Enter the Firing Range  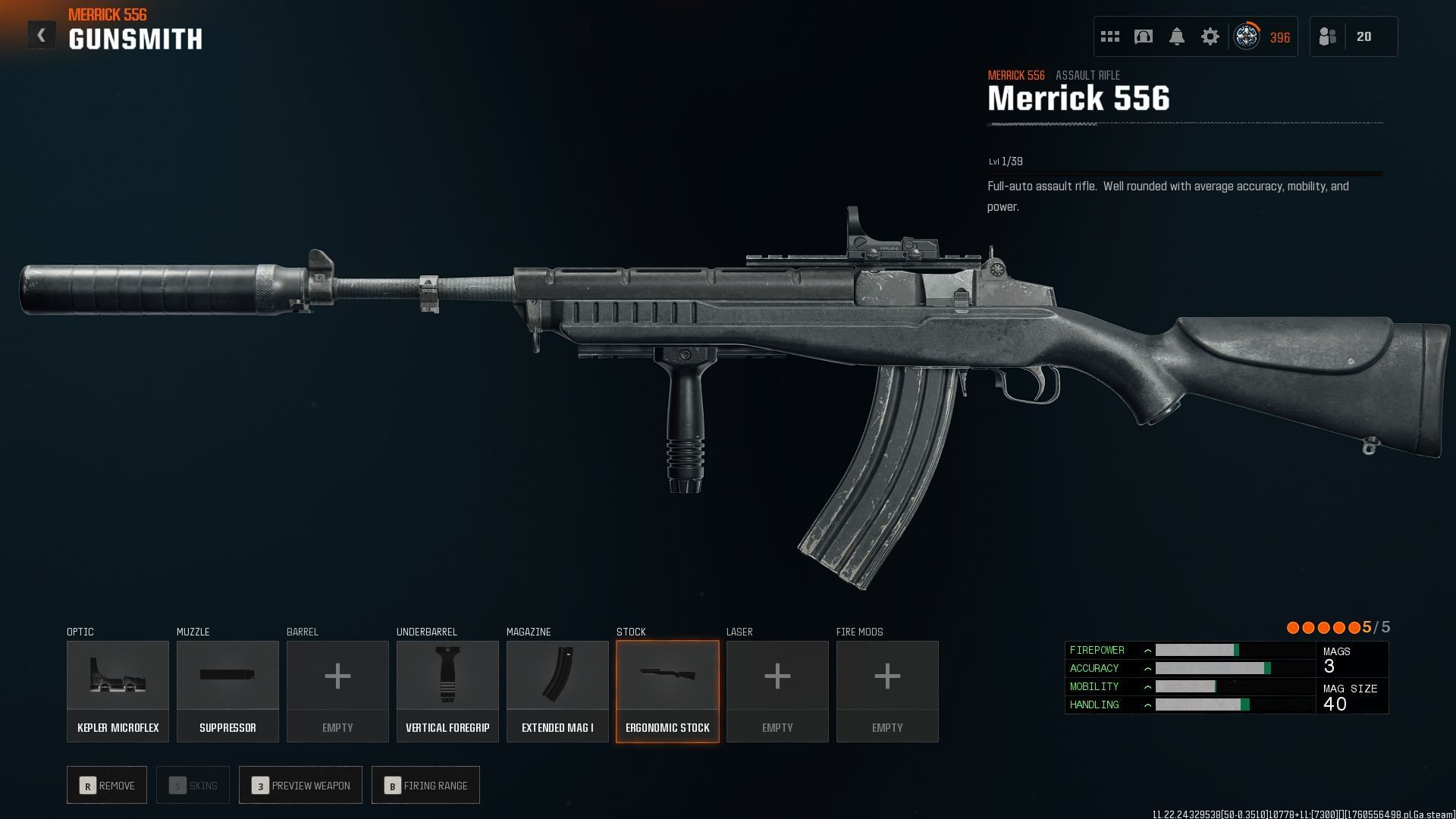point(425,786)
